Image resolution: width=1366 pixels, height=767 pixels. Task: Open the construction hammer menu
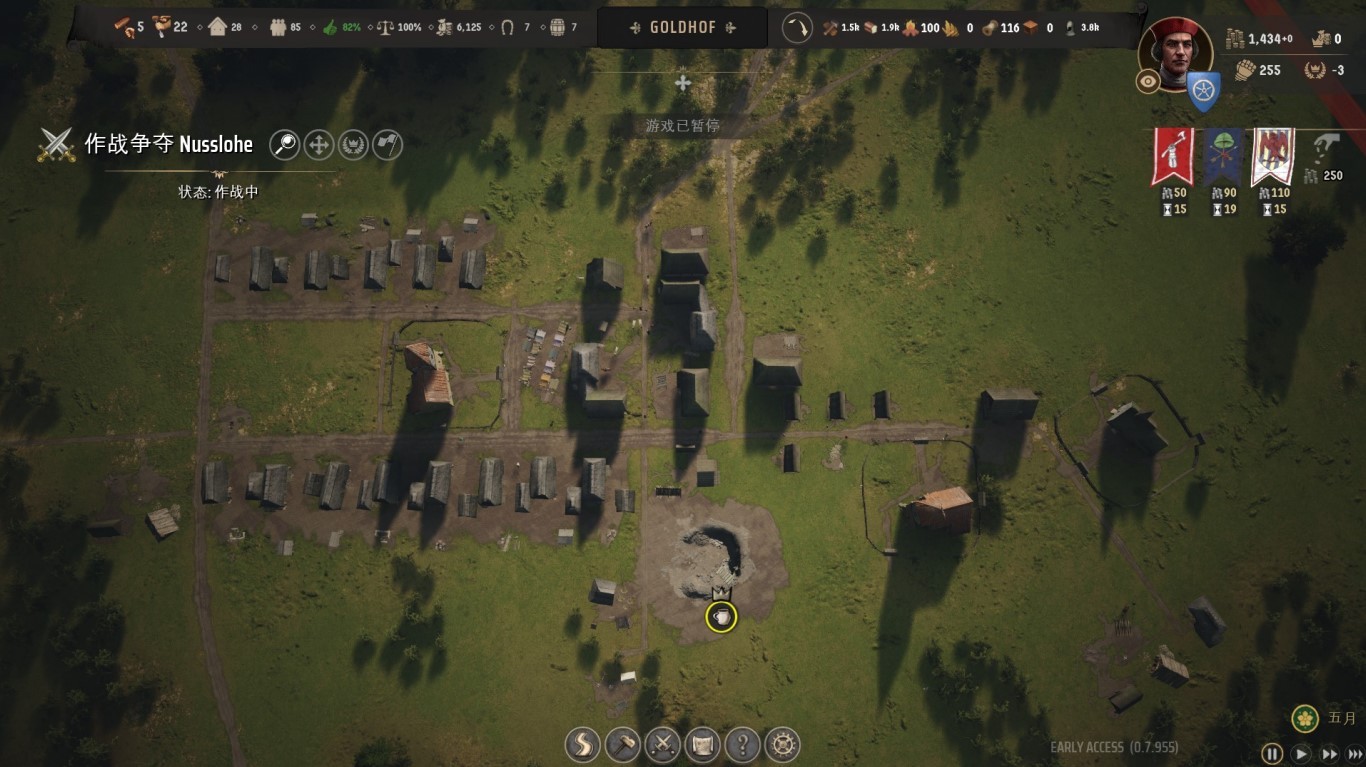(x=622, y=744)
